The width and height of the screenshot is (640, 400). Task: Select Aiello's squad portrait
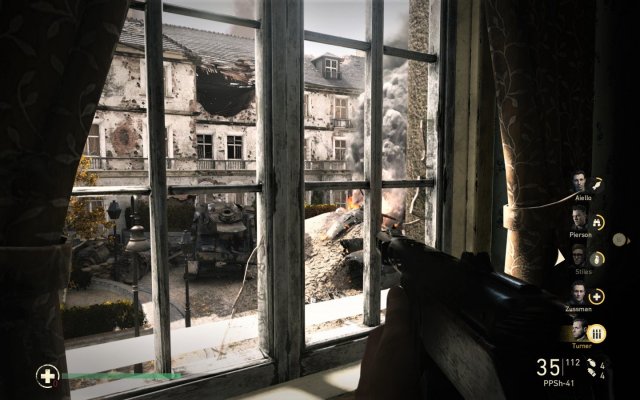pyautogui.click(x=579, y=182)
